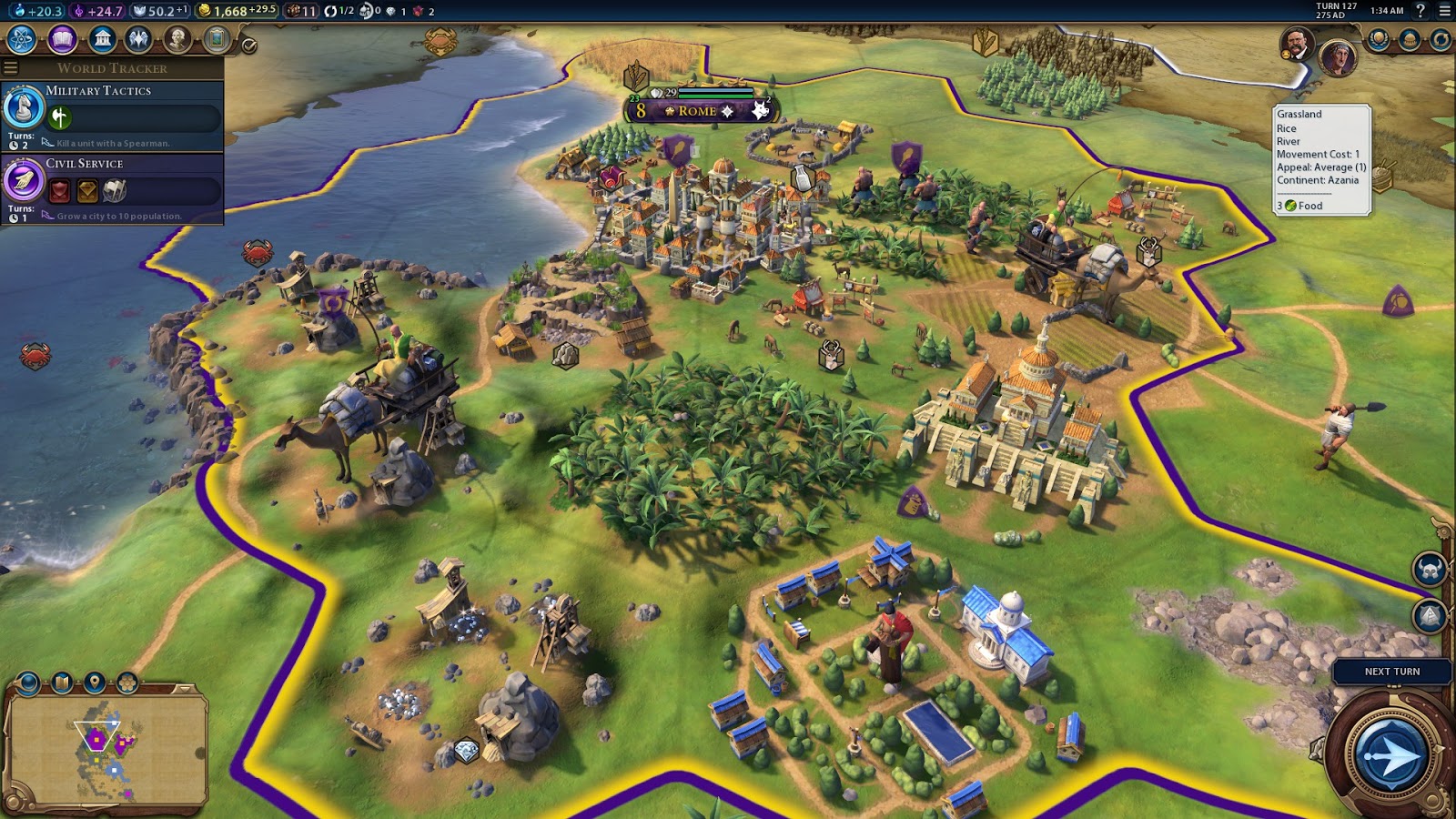
Task: Click Rome's green growth progress bar
Action: pyautogui.click(x=715, y=96)
